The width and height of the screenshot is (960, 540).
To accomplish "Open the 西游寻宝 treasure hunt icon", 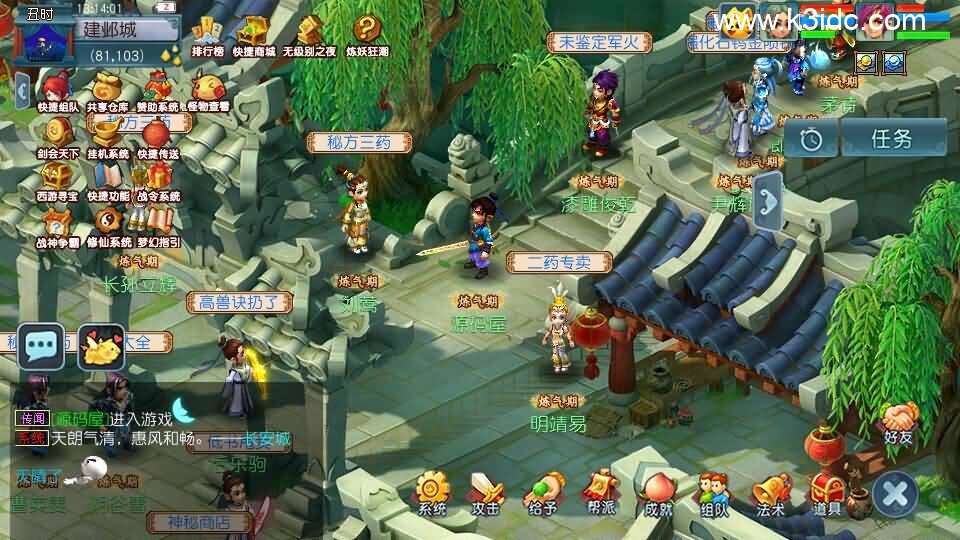I will 57,180.
